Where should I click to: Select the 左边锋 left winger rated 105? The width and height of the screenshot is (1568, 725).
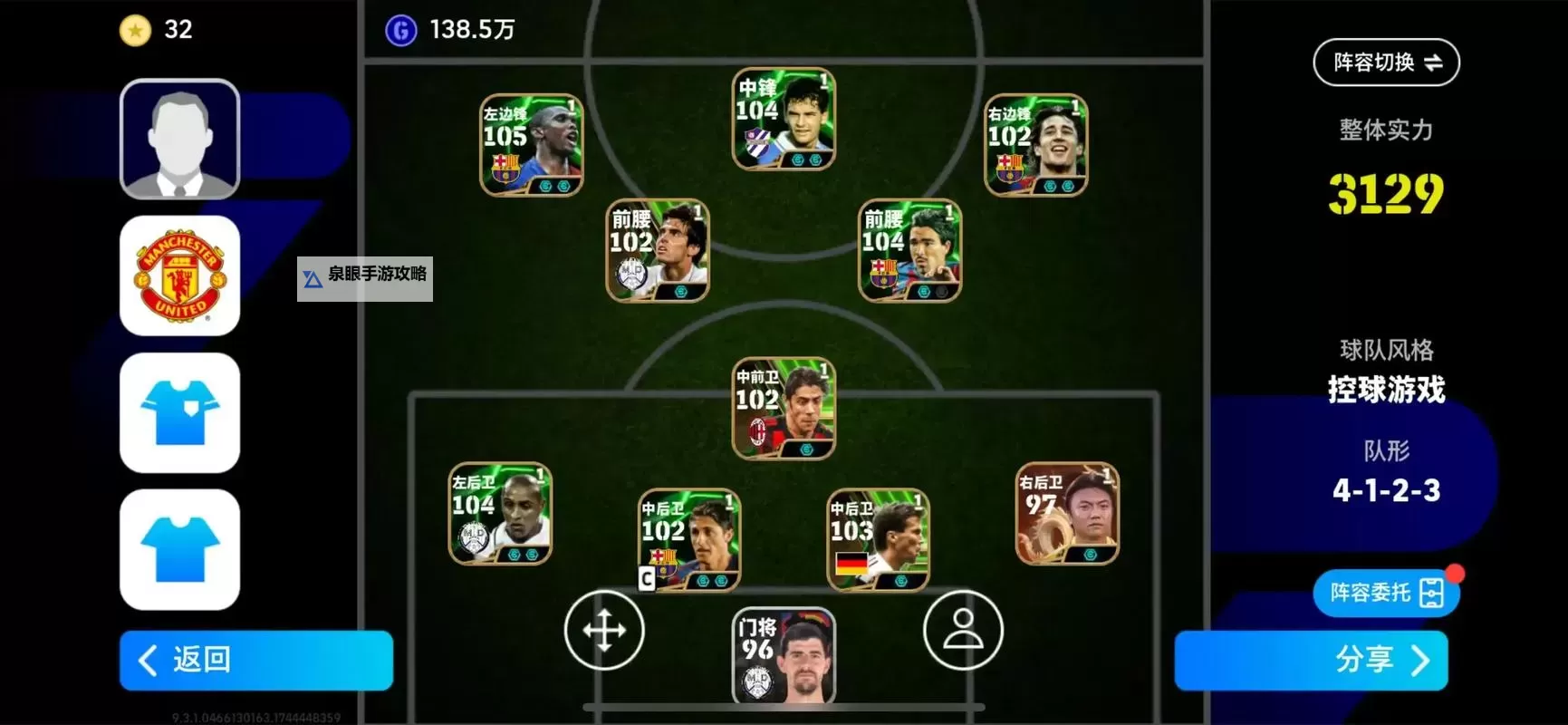pyautogui.click(x=531, y=145)
